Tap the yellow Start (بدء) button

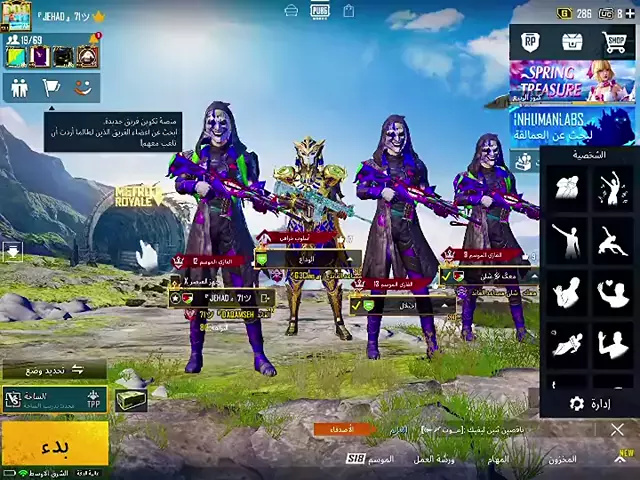tap(54, 441)
